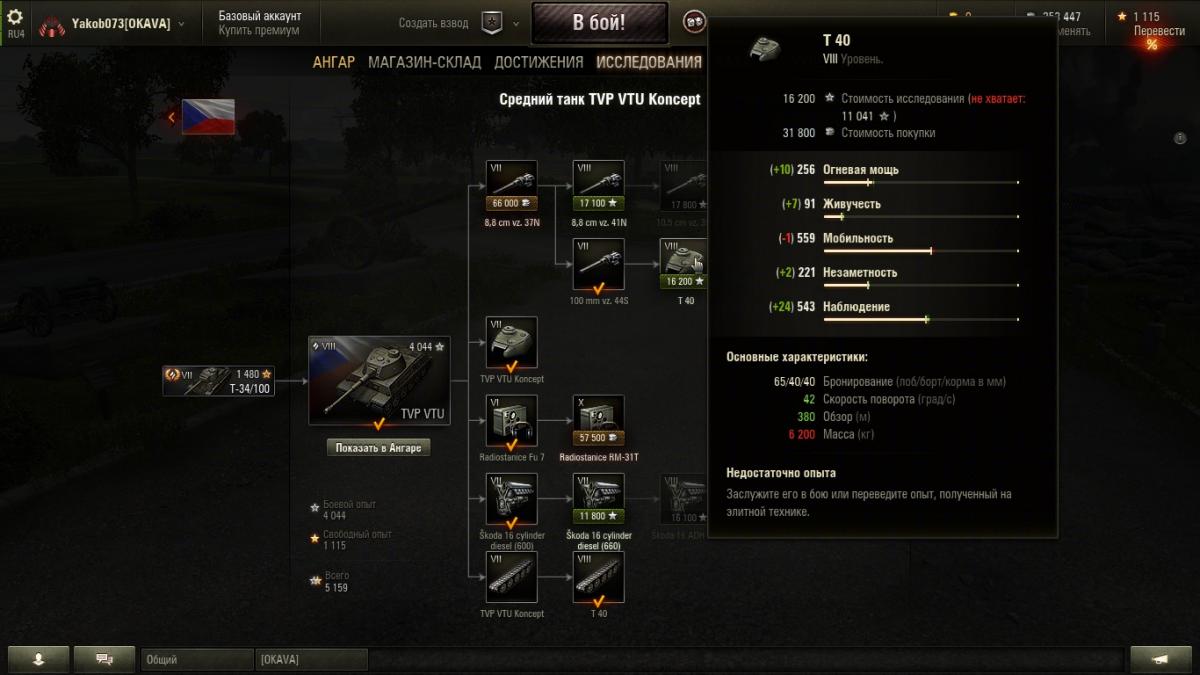This screenshot has width=1200, height=675.
Task: Click the Czech flag back arrow
Action: (171, 117)
